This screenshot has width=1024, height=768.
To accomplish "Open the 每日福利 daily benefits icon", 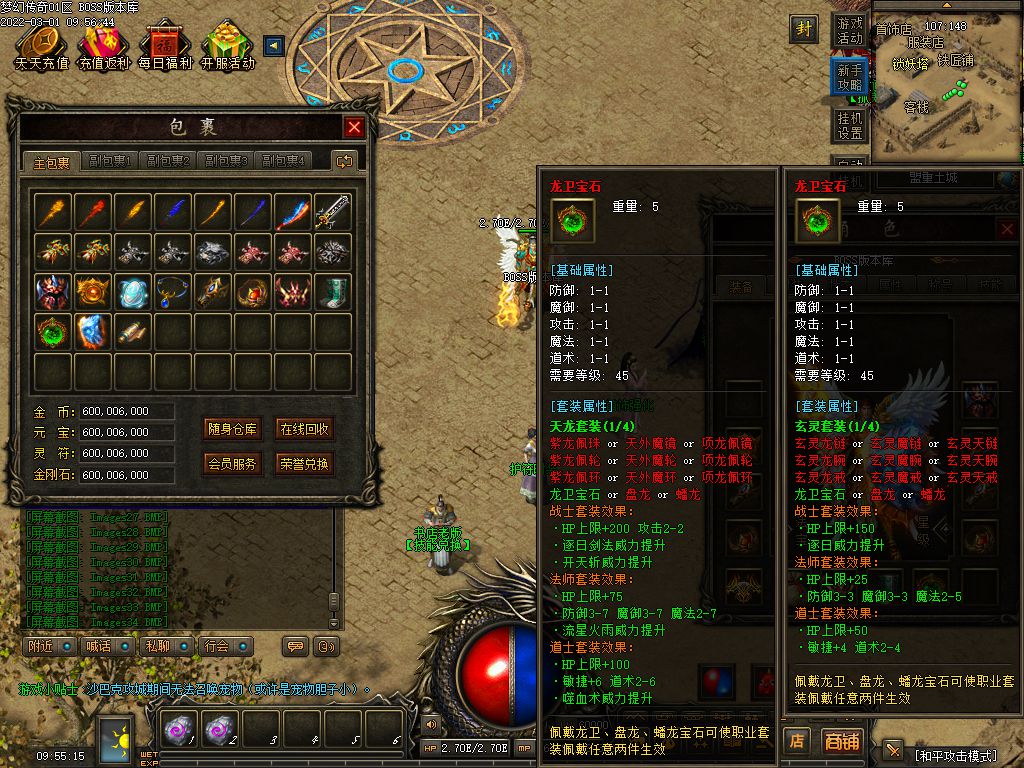I will 165,47.
